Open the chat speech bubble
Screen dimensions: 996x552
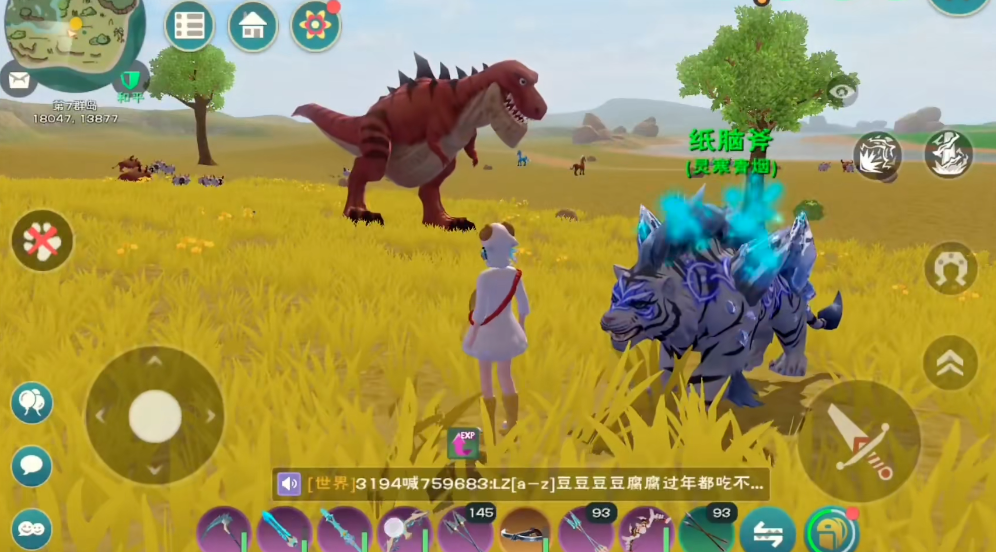32,466
